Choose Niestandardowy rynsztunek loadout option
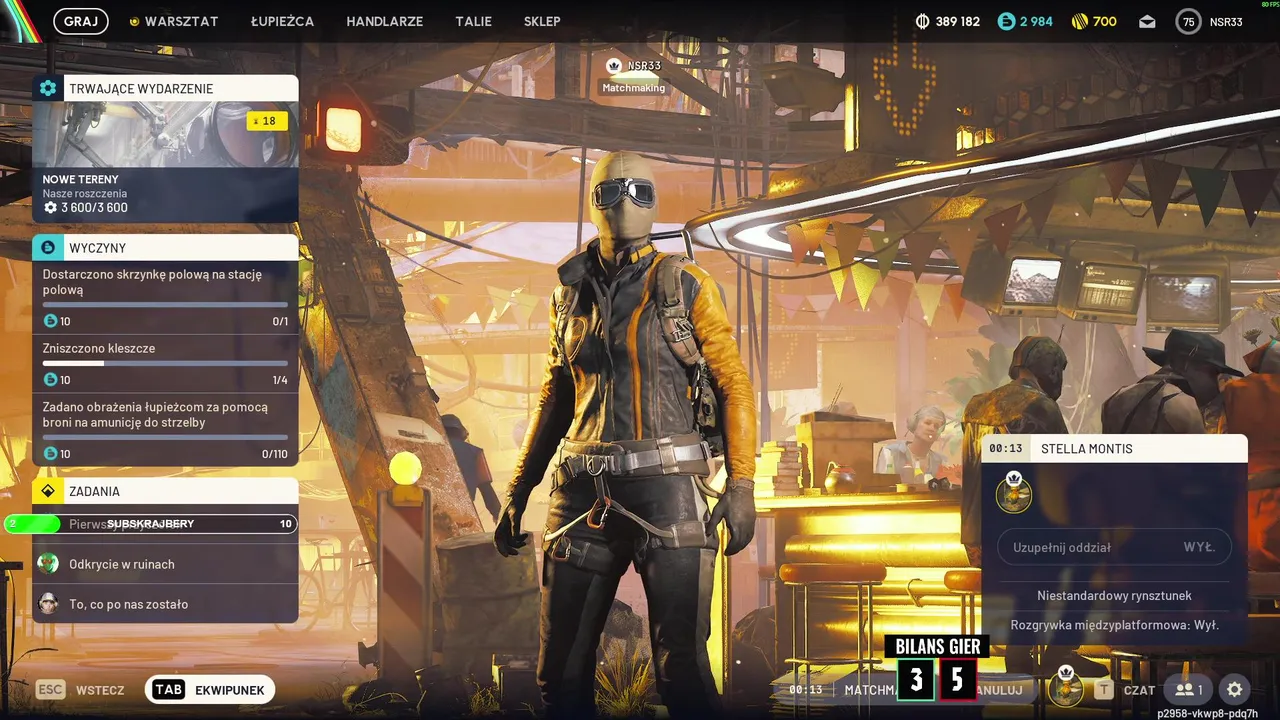Viewport: 1280px width, 720px height. (x=1114, y=595)
